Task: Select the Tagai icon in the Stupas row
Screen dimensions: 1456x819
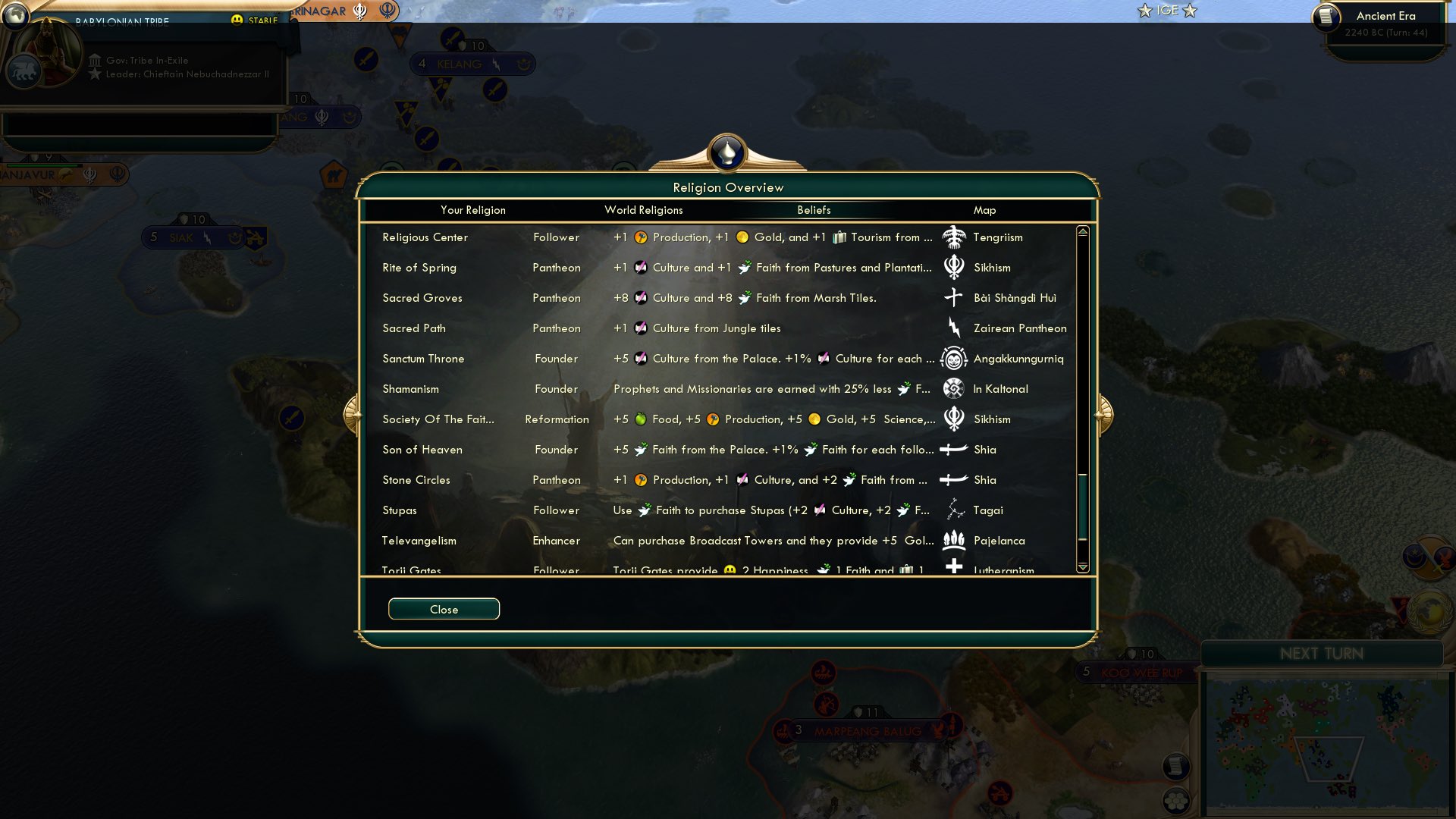Action: pyautogui.click(x=954, y=510)
